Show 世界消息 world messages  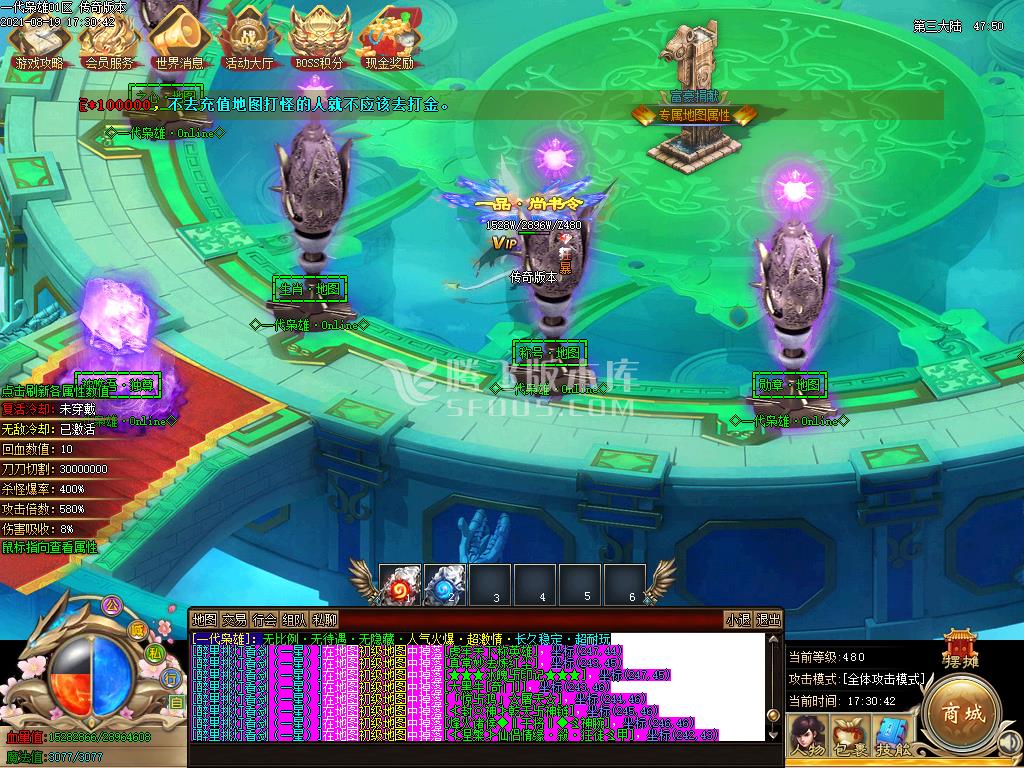(180, 40)
